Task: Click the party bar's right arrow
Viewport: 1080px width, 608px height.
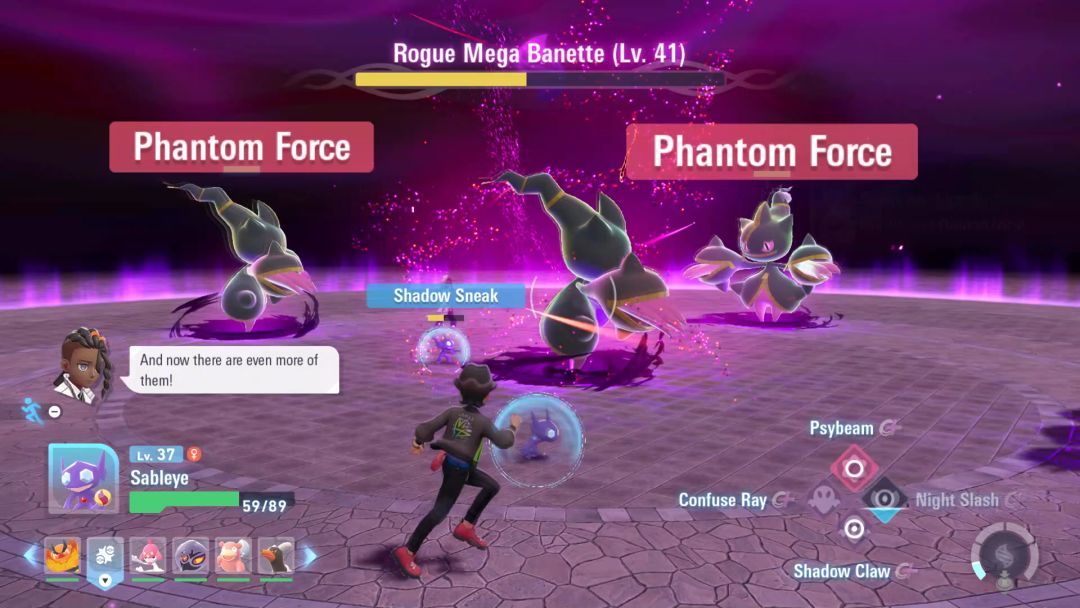Action: (x=309, y=555)
